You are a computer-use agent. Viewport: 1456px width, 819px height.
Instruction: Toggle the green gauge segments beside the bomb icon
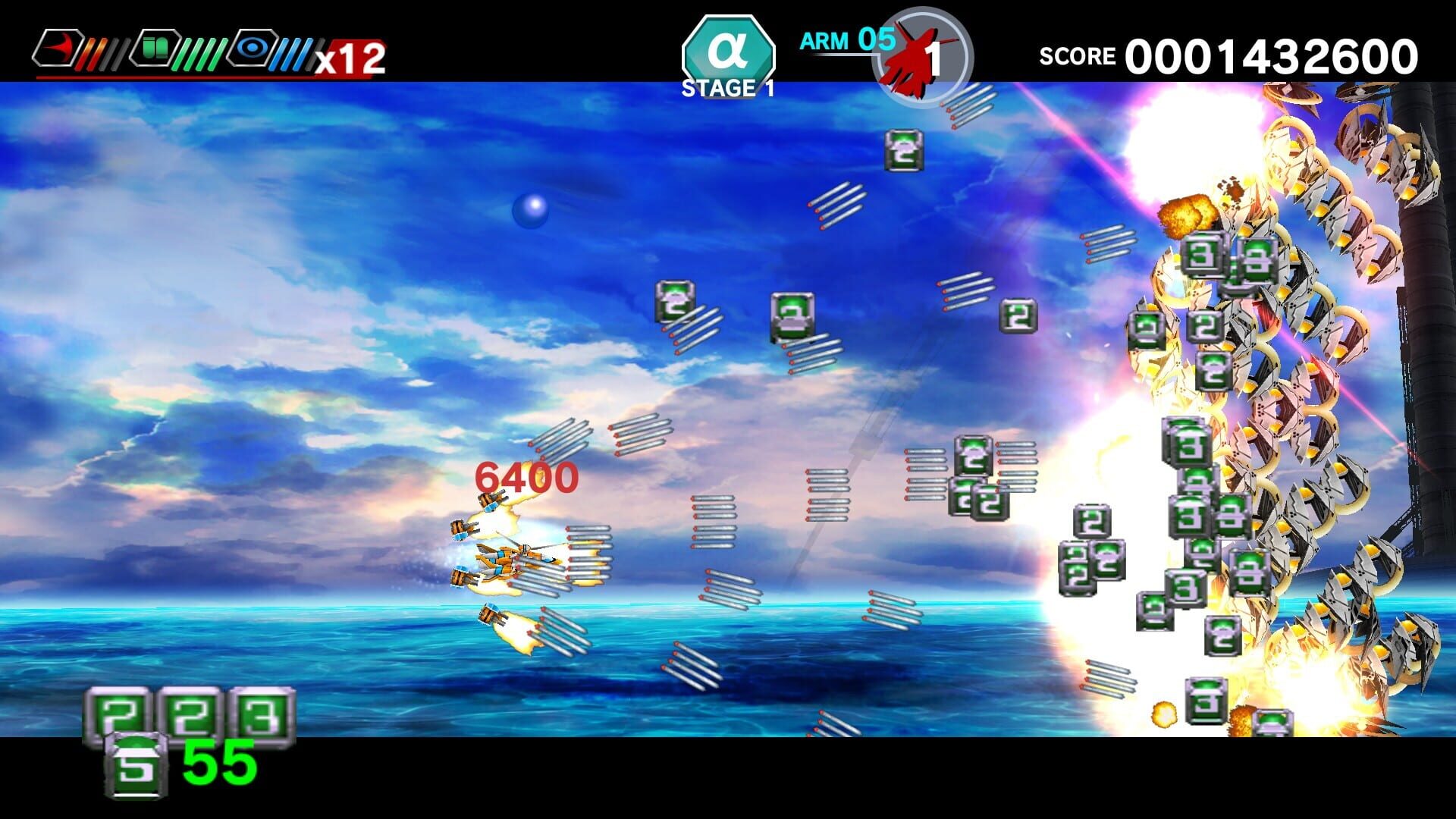point(203,49)
